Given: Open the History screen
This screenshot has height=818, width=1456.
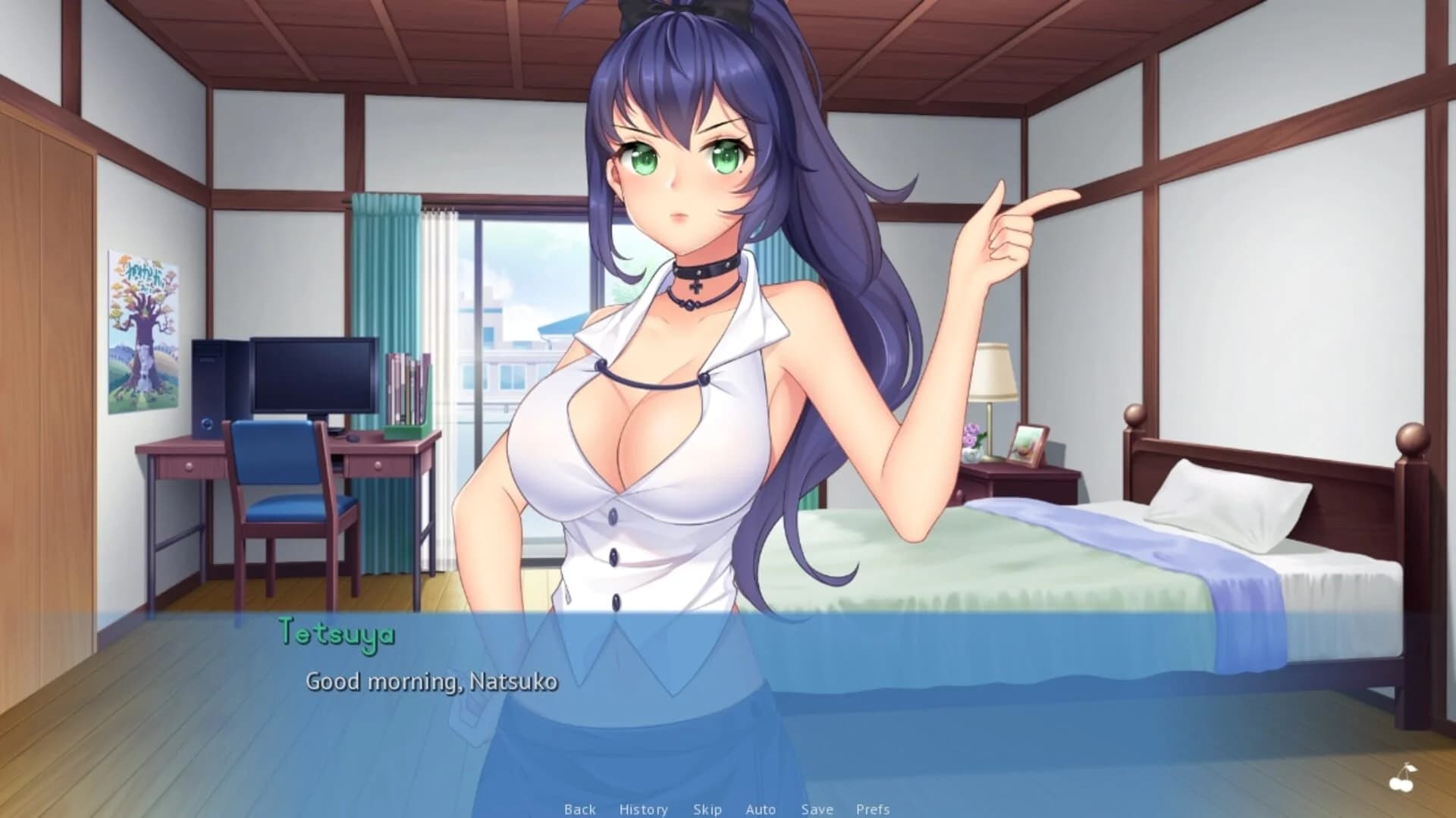Looking at the screenshot, I should tap(643, 808).
